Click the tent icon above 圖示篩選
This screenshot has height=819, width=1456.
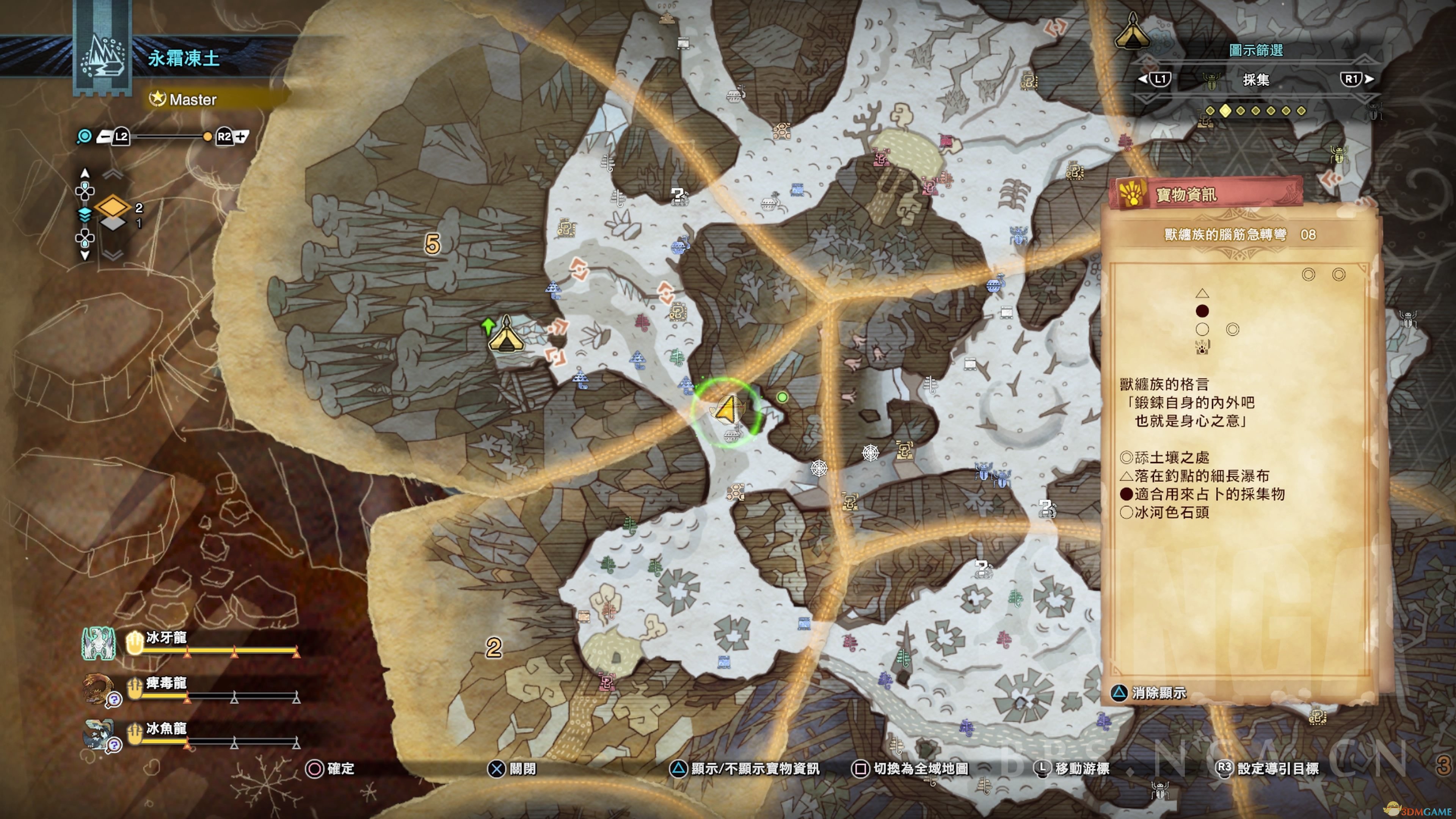tap(1133, 33)
